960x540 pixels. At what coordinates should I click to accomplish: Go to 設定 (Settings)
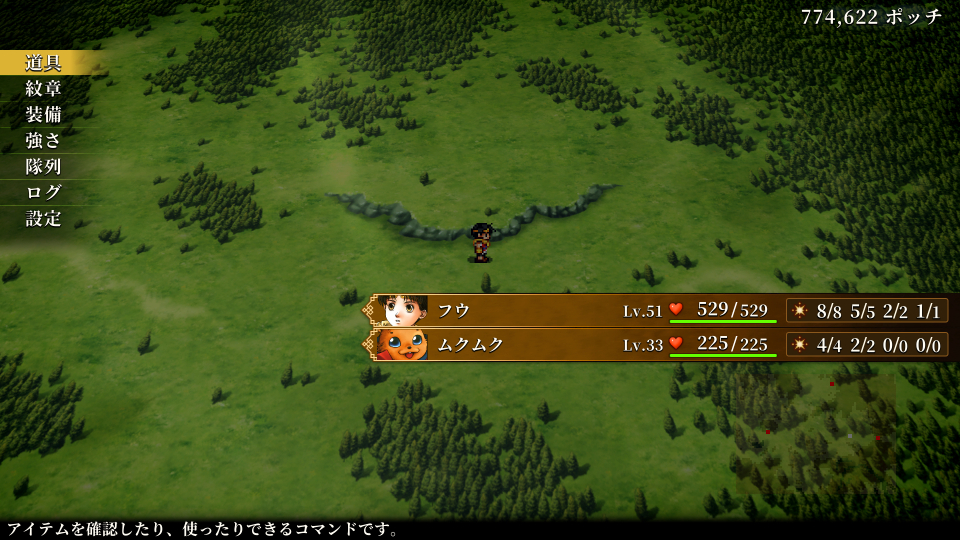pyautogui.click(x=44, y=219)
